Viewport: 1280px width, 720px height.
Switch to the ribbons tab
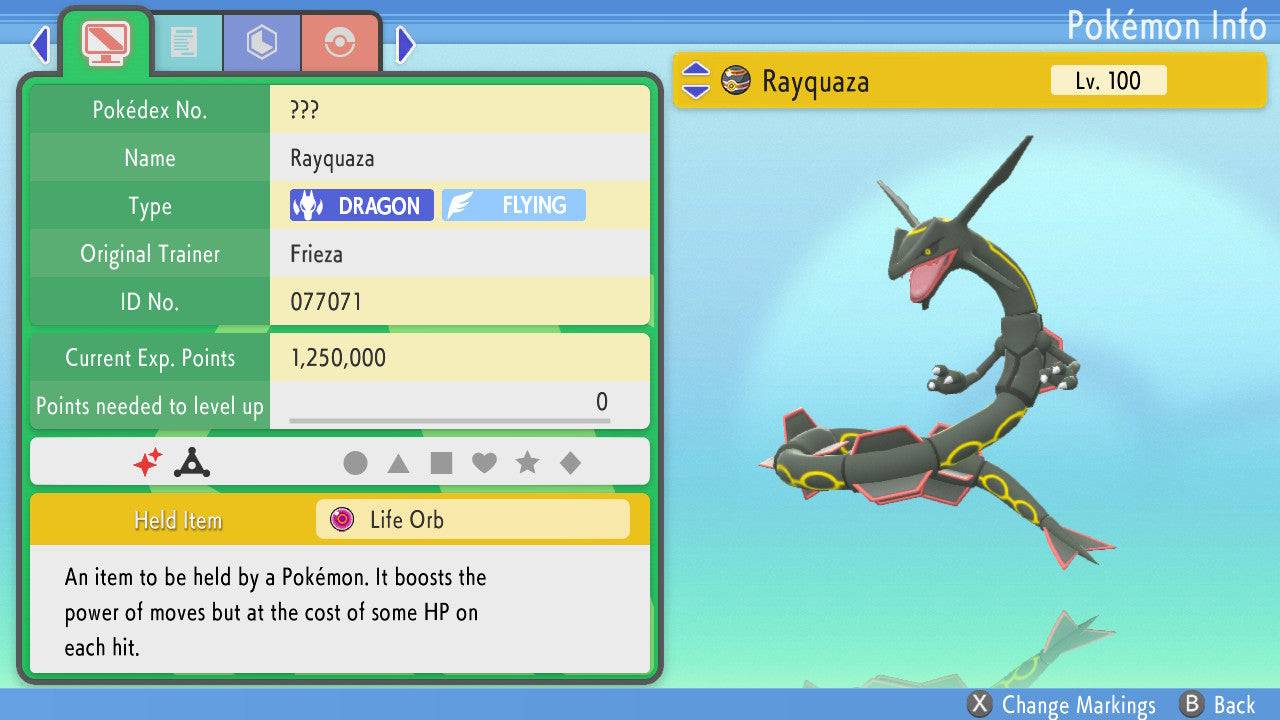(340, 43)
